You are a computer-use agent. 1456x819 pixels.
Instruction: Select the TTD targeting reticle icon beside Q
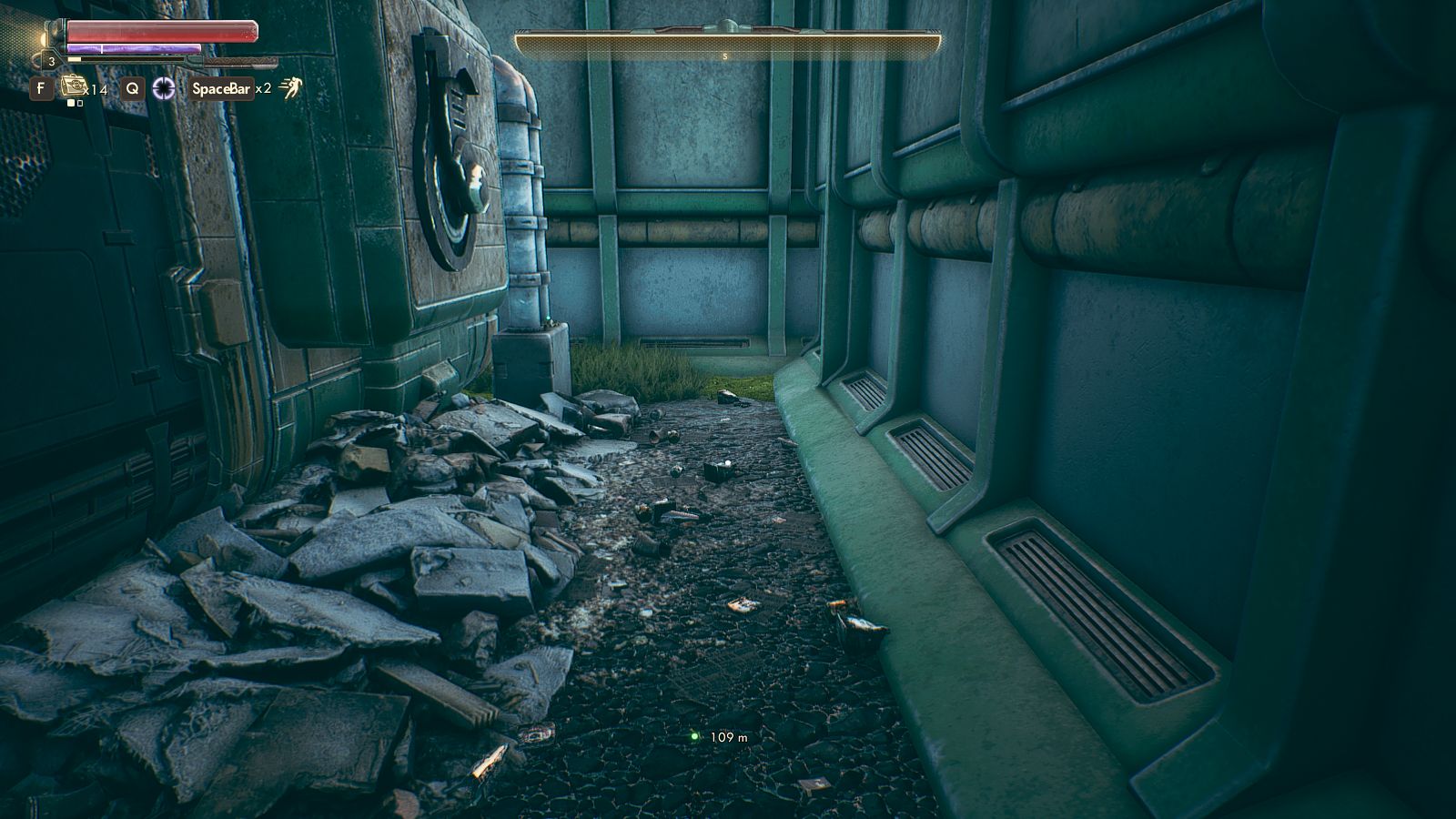point(165,88)
